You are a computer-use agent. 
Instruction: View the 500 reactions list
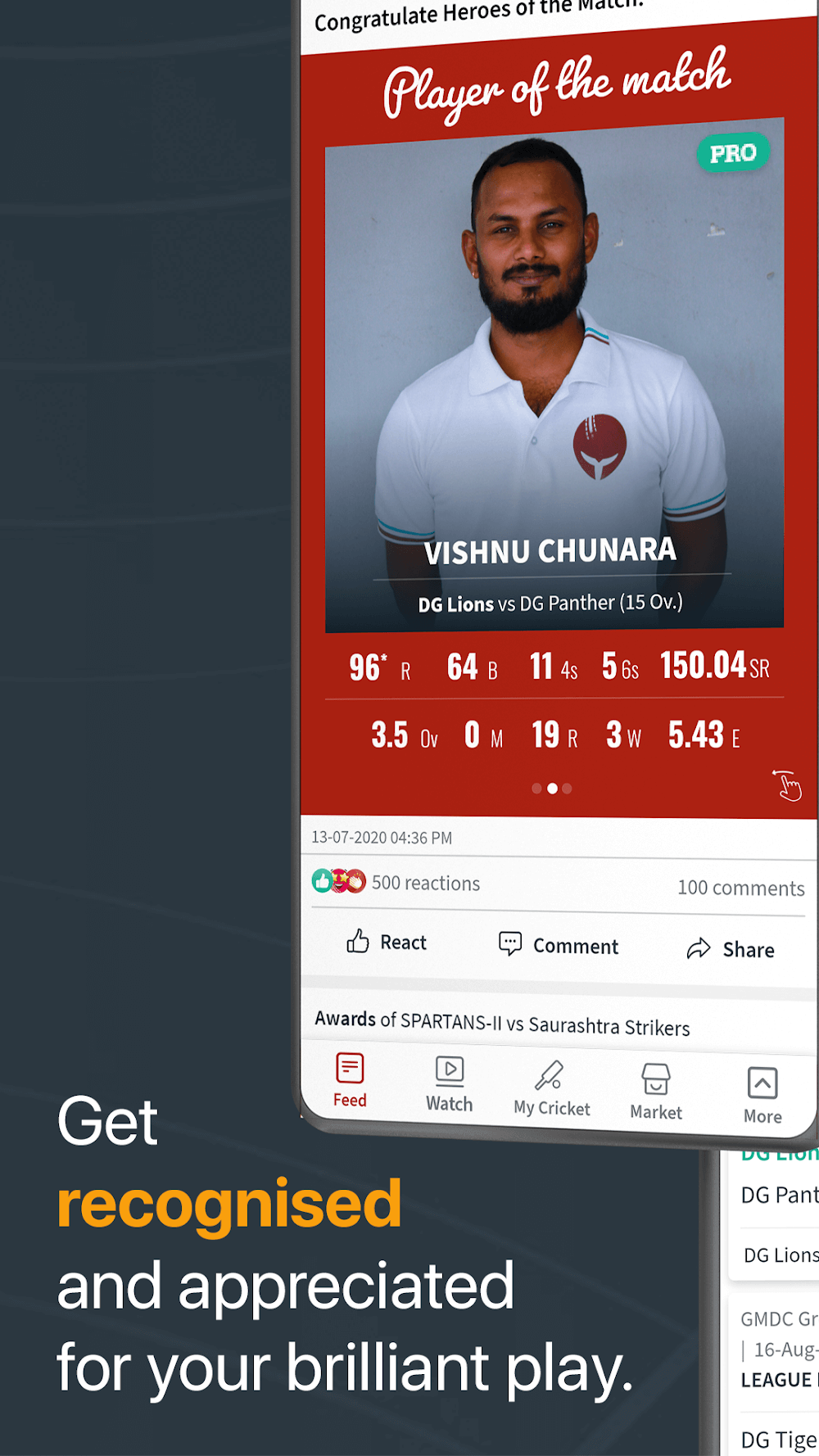click(x=397, y=882)
